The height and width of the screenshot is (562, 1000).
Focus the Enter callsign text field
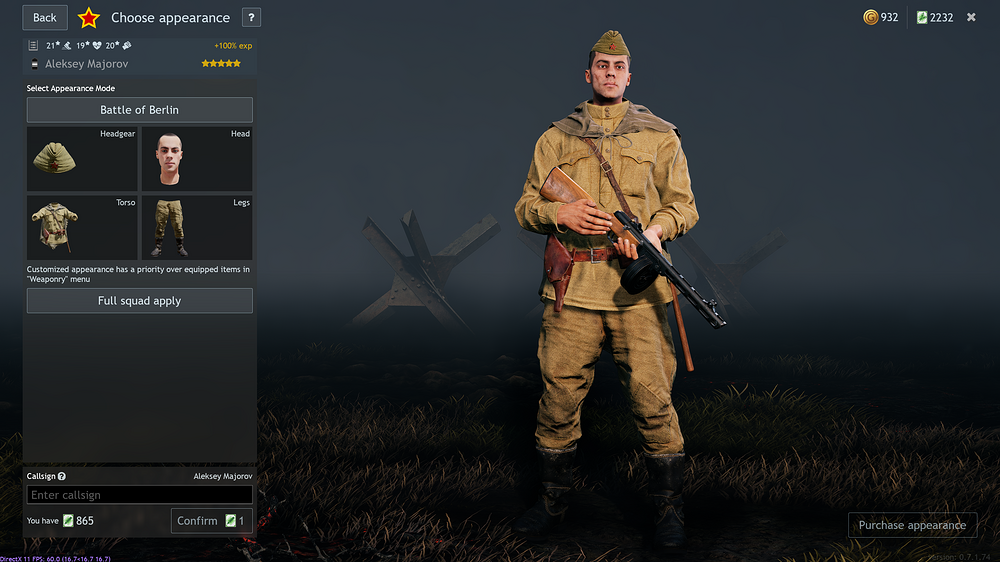coord(139,495)
